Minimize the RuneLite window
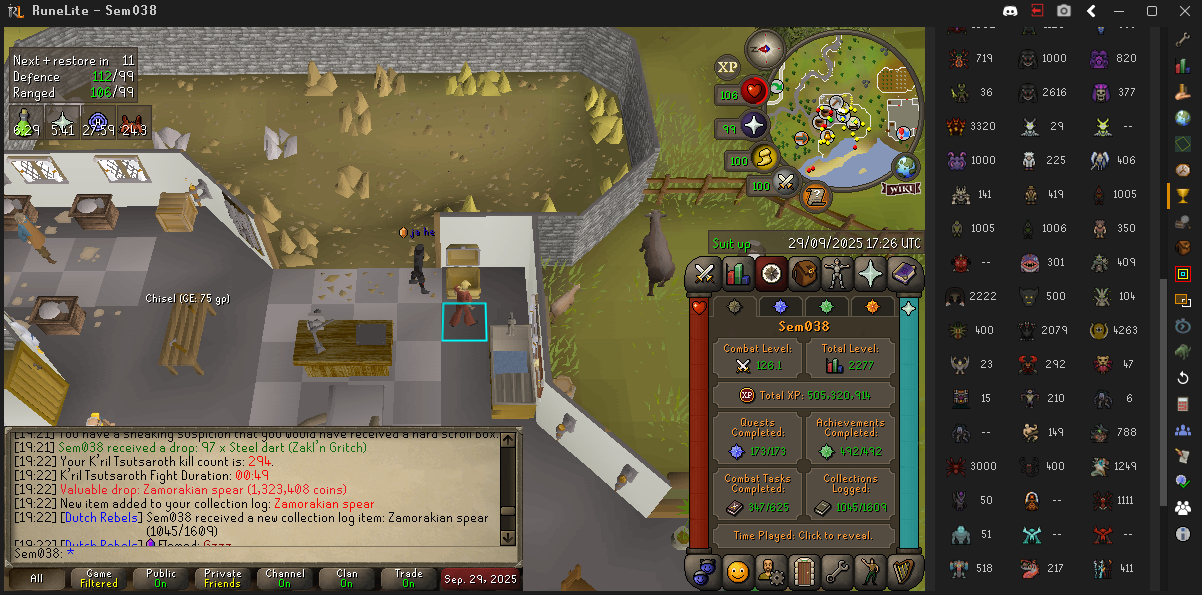 click(1122, 11)
